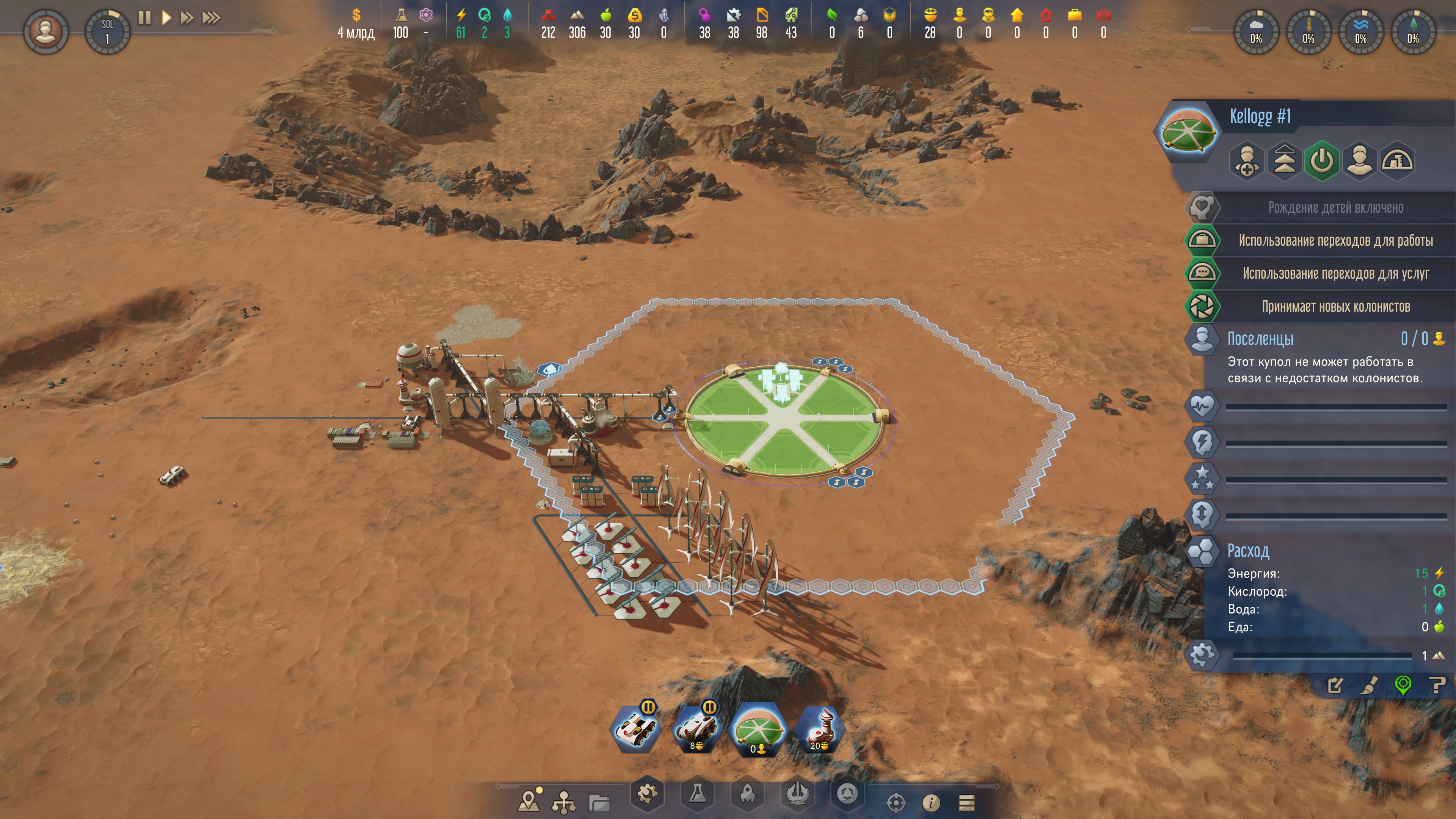The image size is (1456, 819).
Task: Click the stacked arrows priority button
Action: pos(1284,161)
